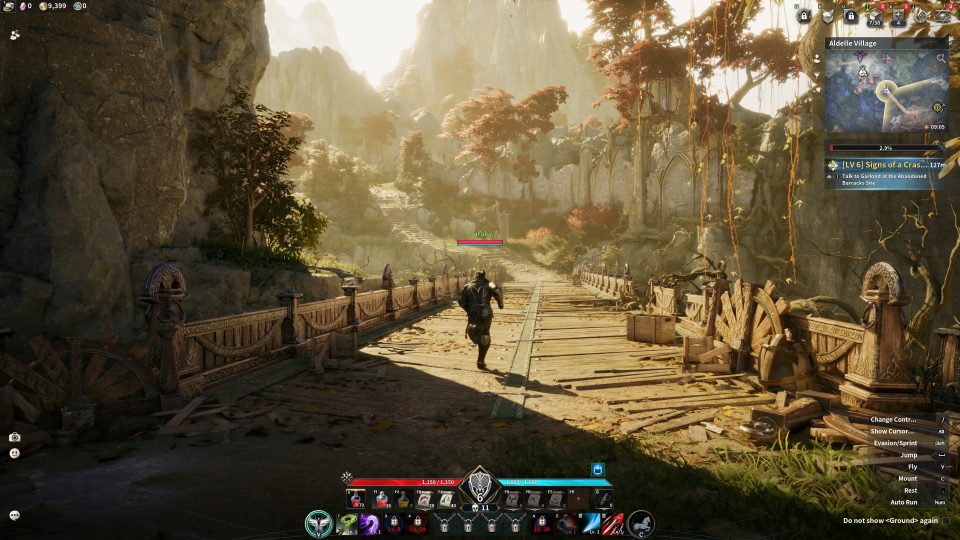Viewport: 960px width, 540px height.
Task: Click the horse mount button
Action: (x=641, y=522)
